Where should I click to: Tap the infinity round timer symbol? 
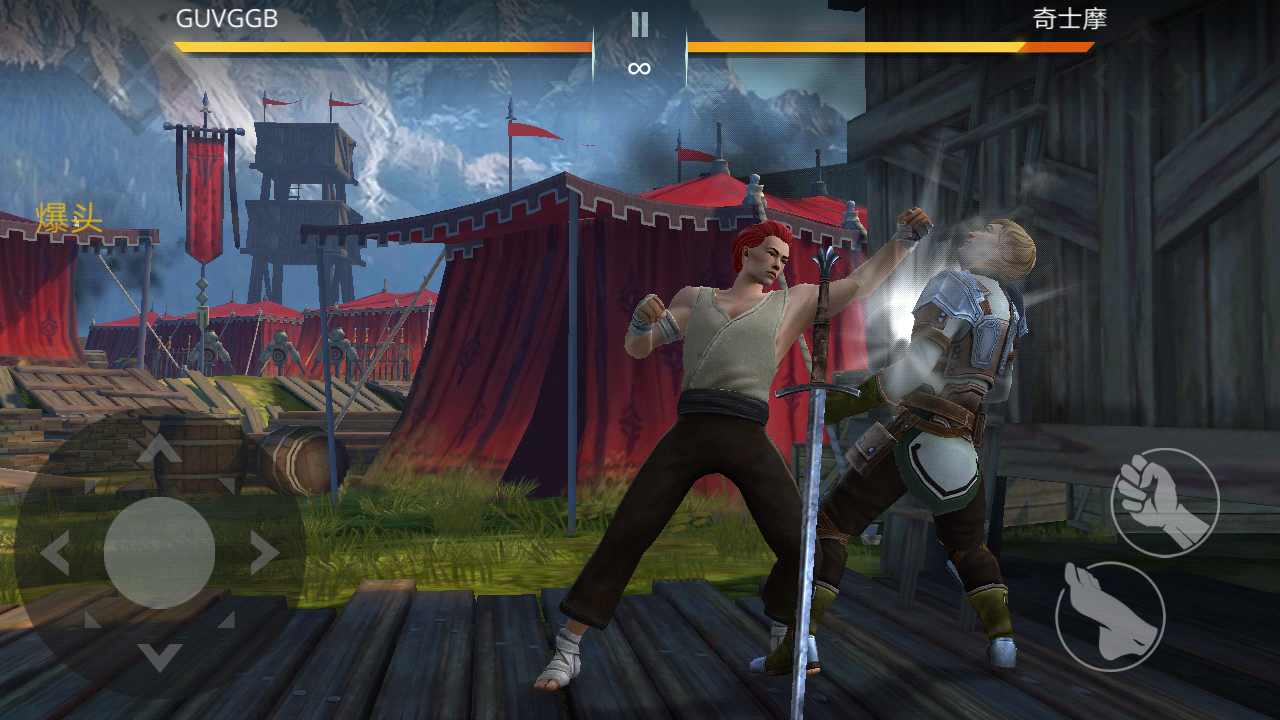coord(640,67)
